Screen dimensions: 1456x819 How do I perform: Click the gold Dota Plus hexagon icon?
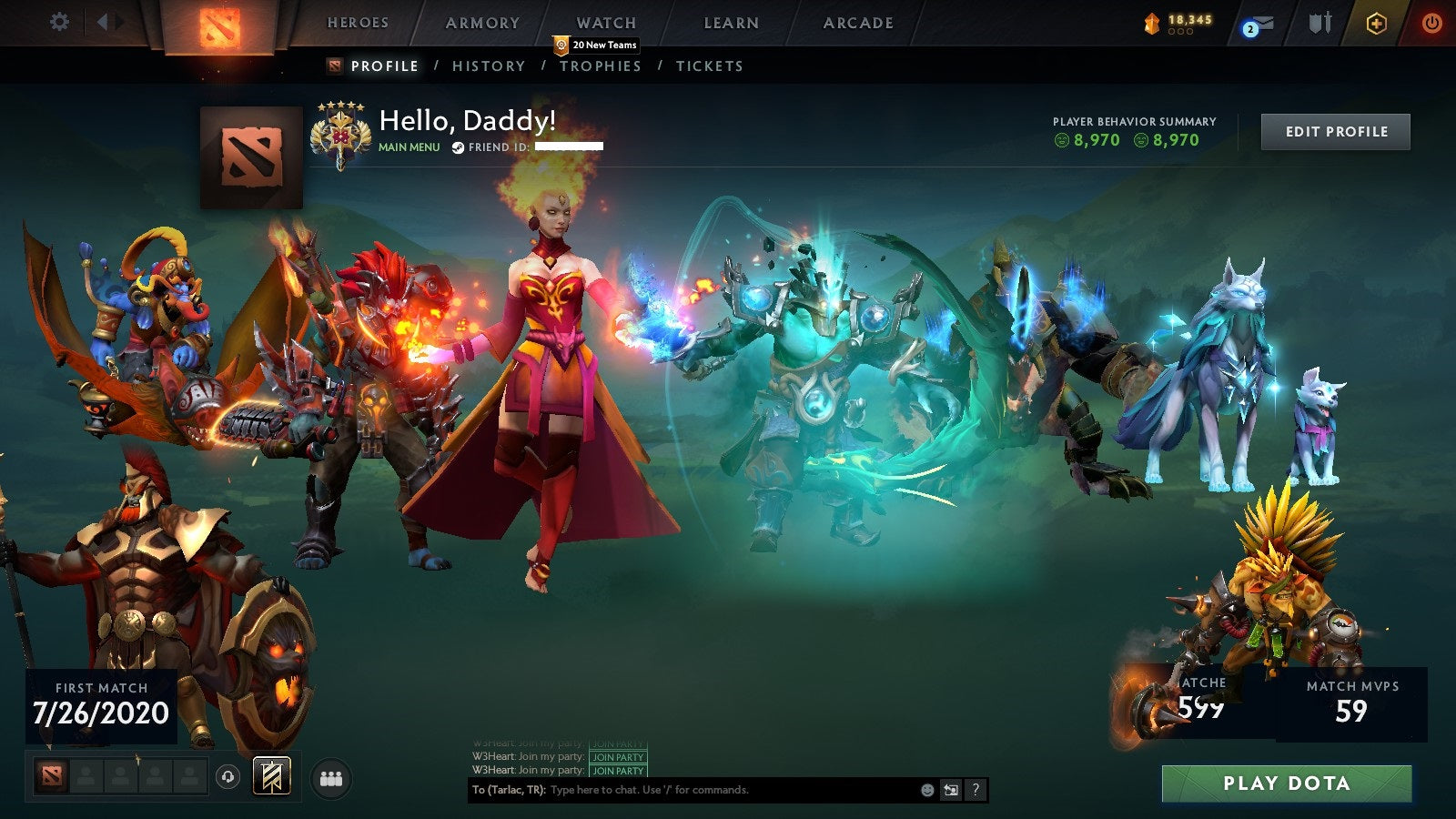[1377, 24]
